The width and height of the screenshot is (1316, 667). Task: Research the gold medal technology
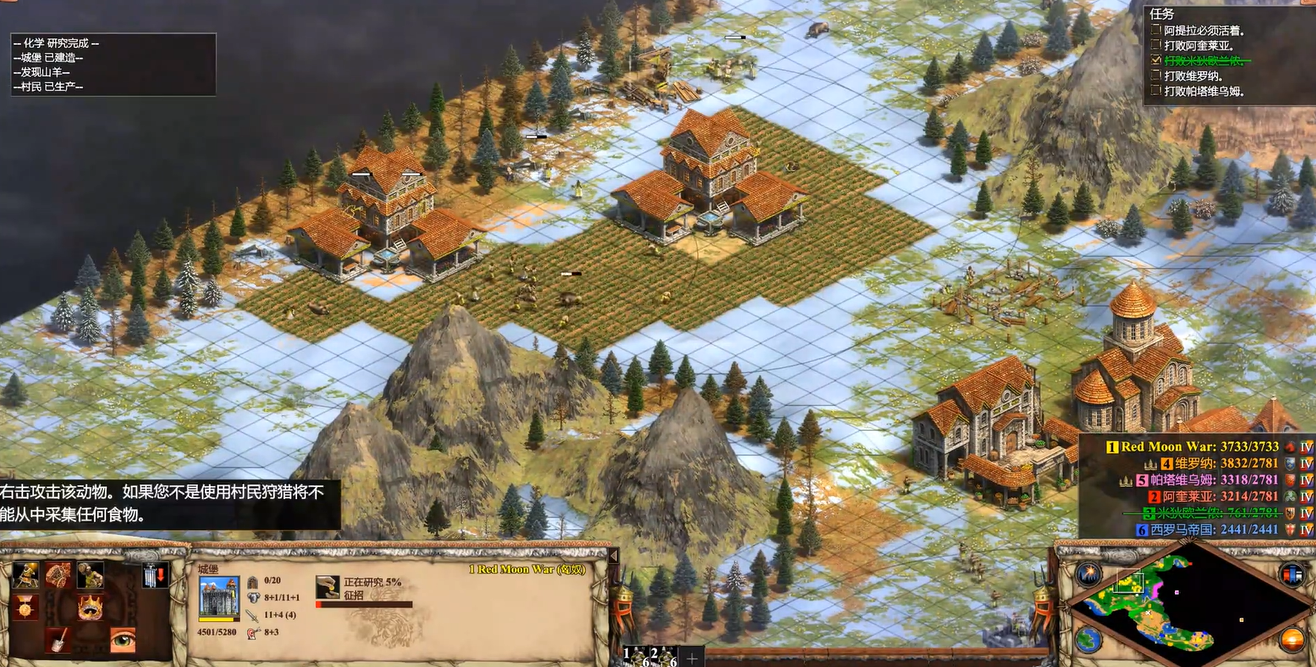[x=27, y=606]
